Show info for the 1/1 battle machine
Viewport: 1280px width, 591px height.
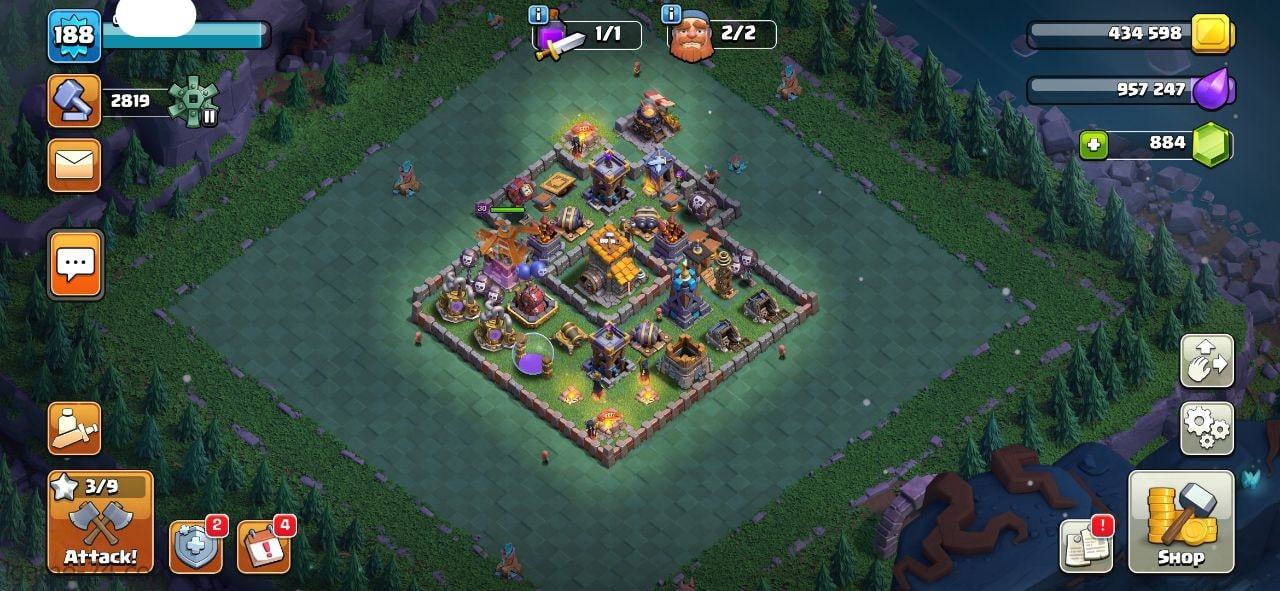point(538,15)
